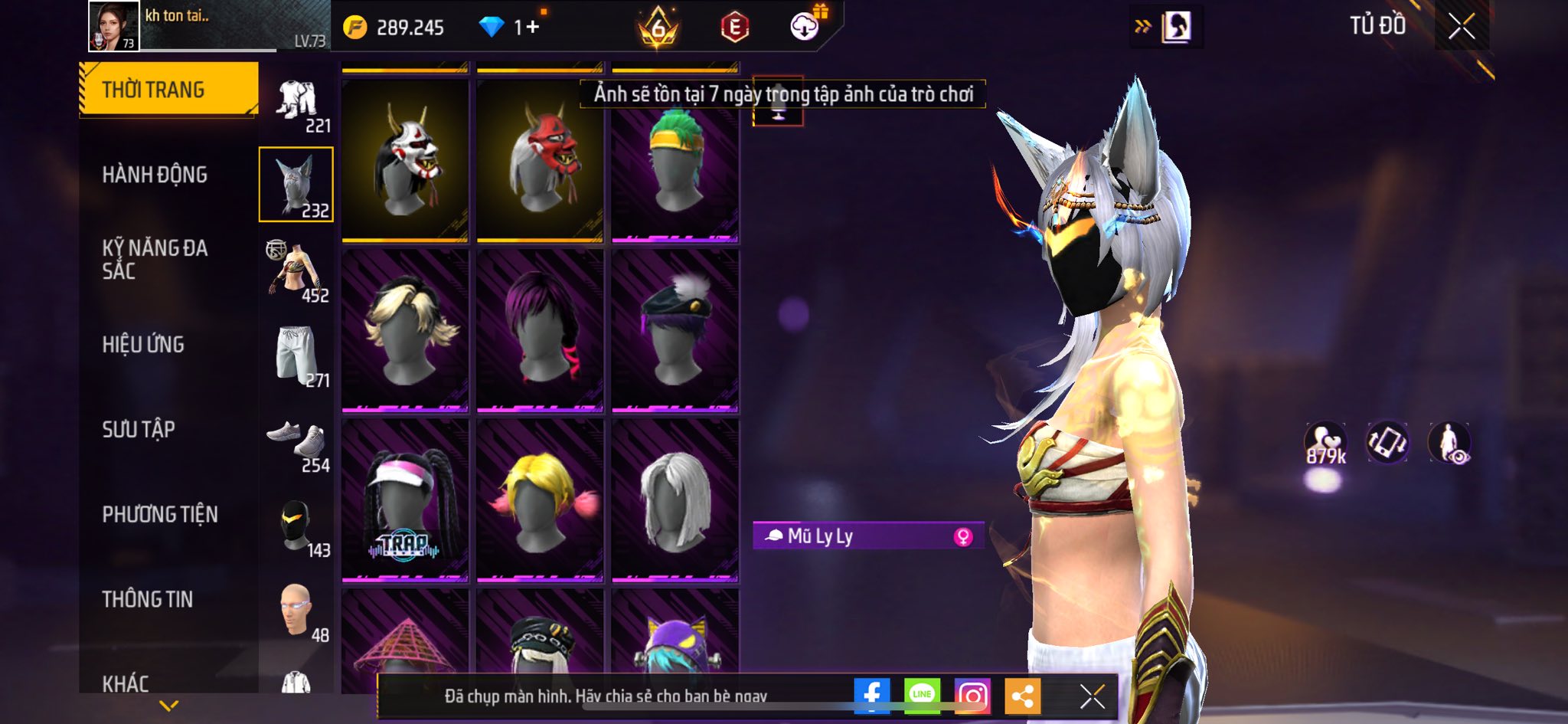
Task: Choose the THÔNG TIN menu entry
Action: click(148, 599)
